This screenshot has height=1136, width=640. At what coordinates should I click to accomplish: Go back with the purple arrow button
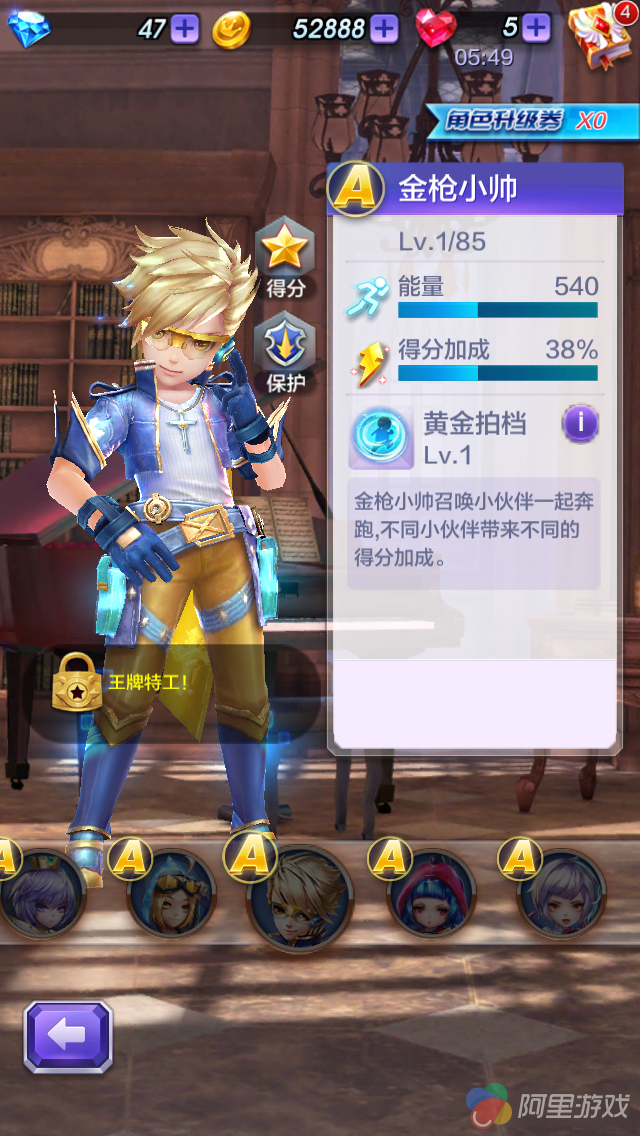click(x=68, y=1037)
